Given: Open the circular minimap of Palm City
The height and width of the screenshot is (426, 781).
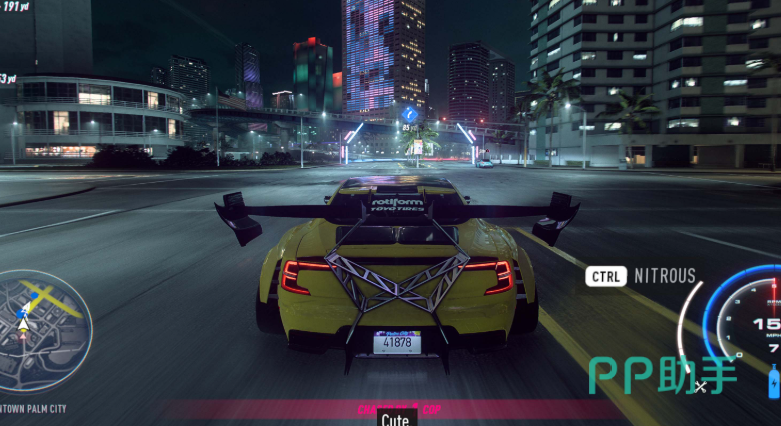Looking at the screenshot, I should point(45,330).
